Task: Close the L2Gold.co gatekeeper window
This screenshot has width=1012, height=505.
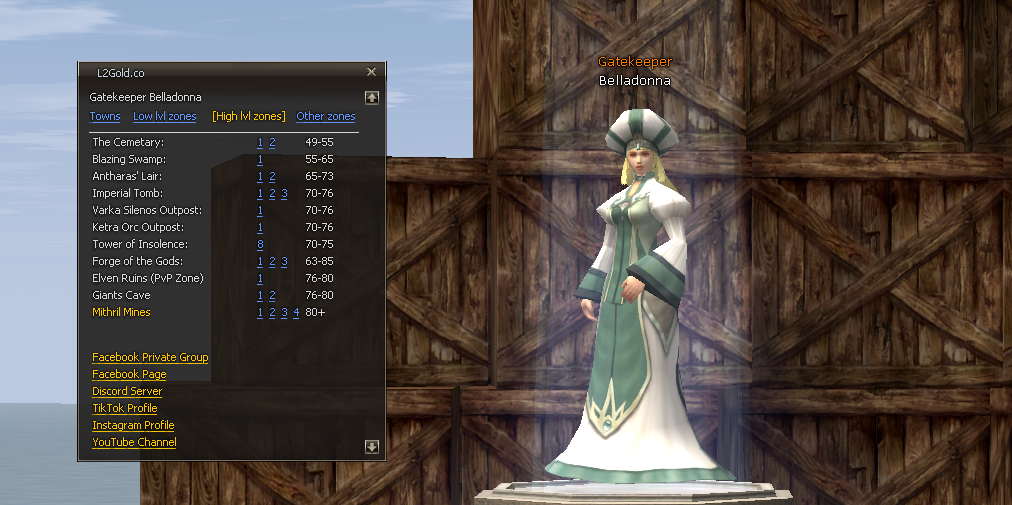Action: 371,72
